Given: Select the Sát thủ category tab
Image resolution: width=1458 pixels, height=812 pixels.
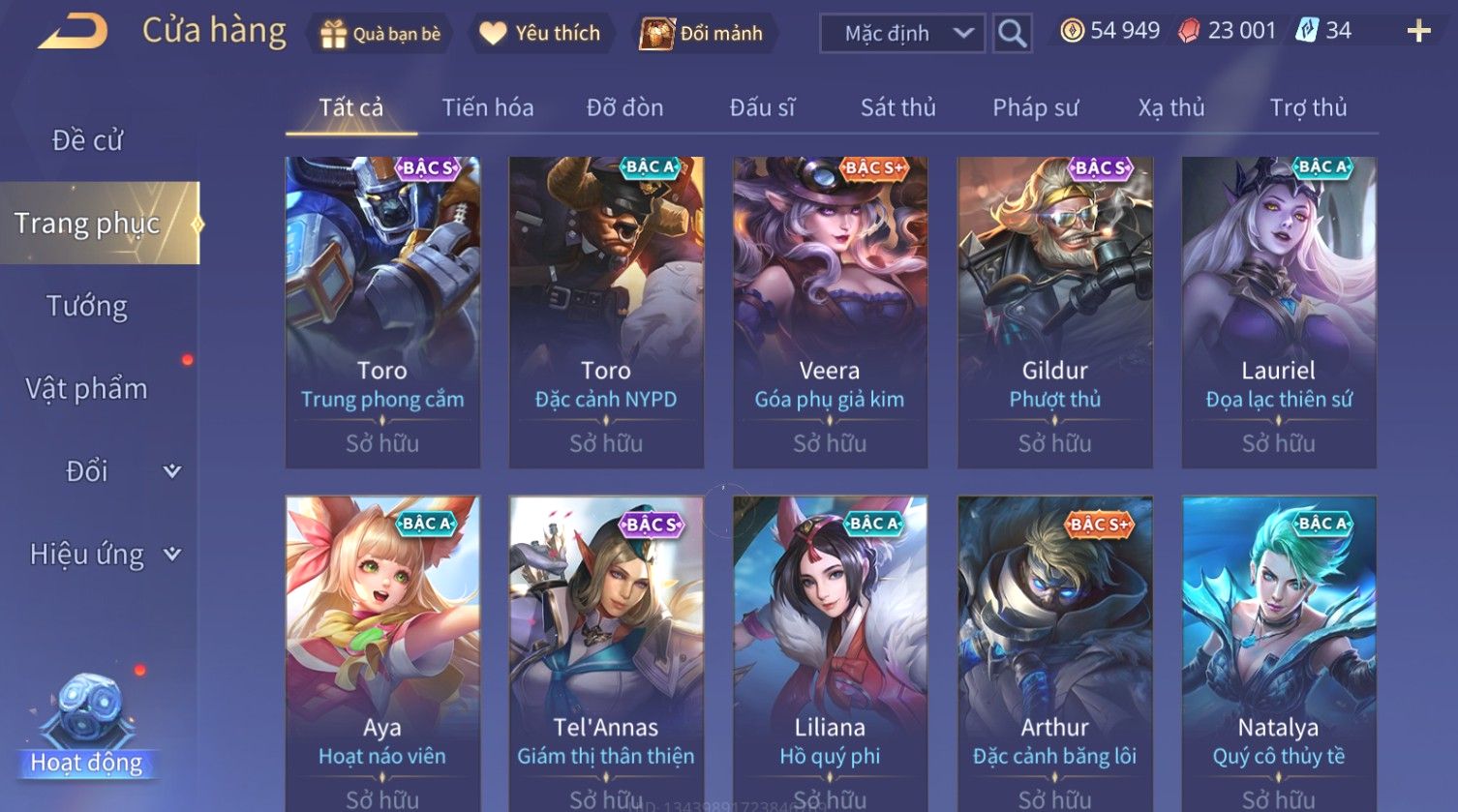Looking at the screenshot, I should tap(897, 107).
